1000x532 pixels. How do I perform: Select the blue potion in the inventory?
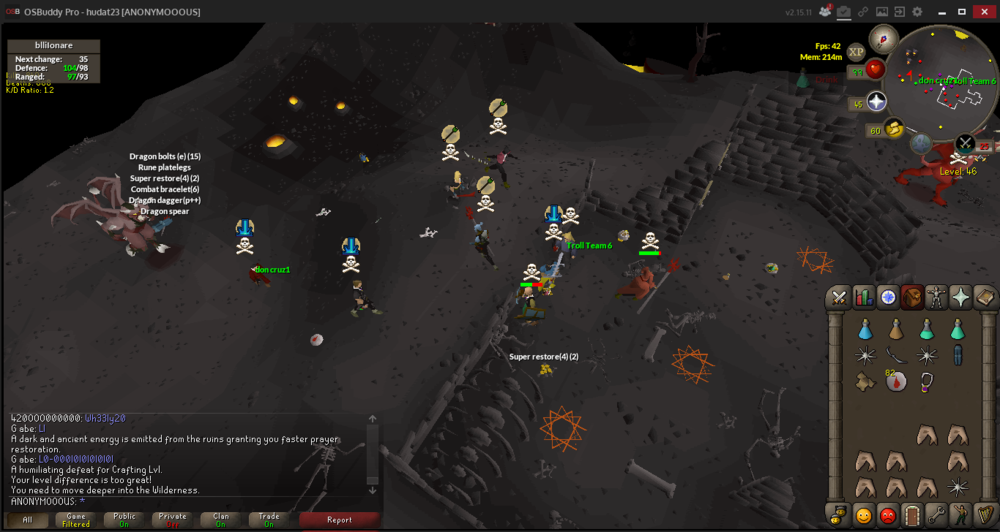click(x=864, y=329)
